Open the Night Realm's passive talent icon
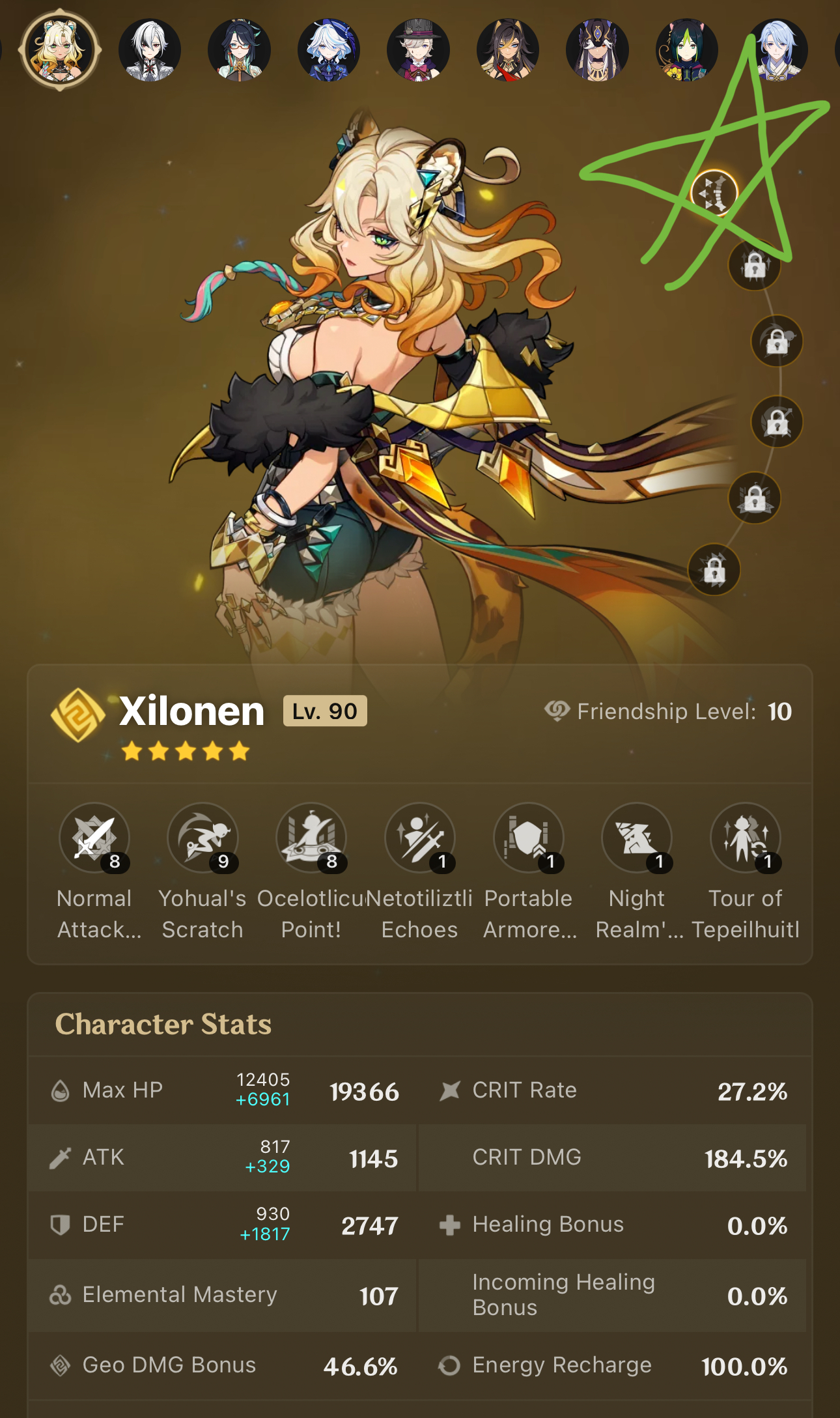840x1418 pixels. pos(637,838)
